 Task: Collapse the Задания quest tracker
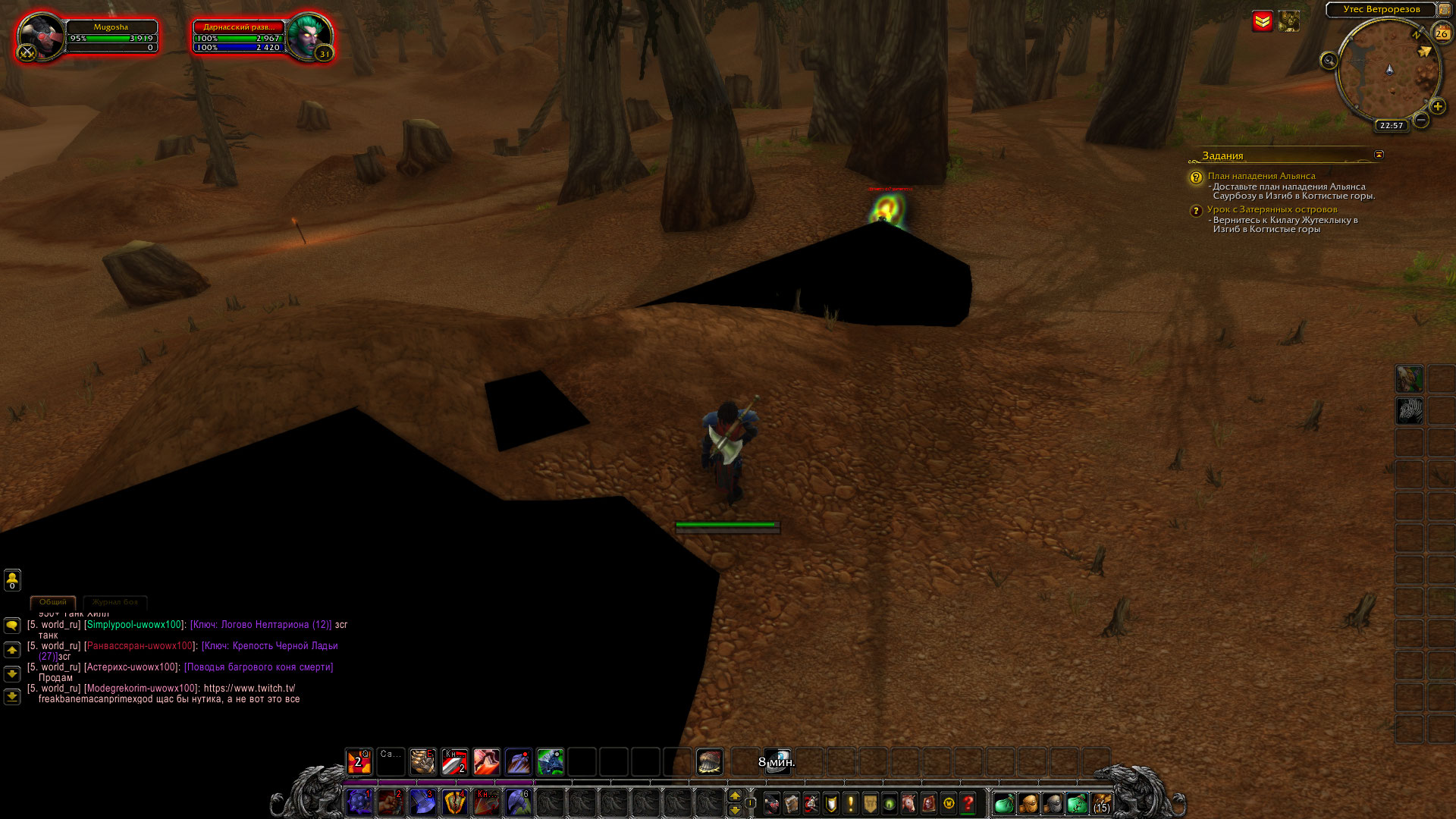click(x=1379, y=155)
